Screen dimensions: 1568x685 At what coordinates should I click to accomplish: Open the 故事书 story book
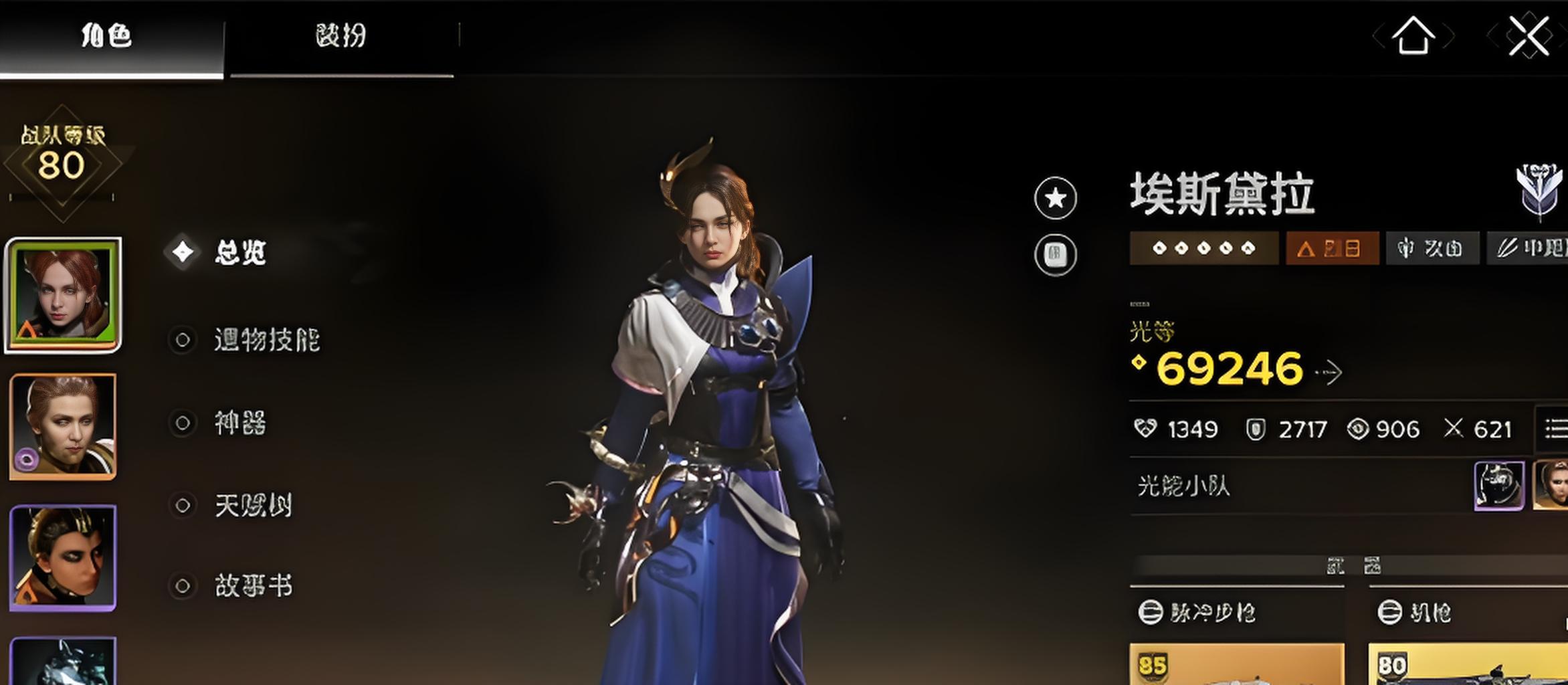point(253,586)
